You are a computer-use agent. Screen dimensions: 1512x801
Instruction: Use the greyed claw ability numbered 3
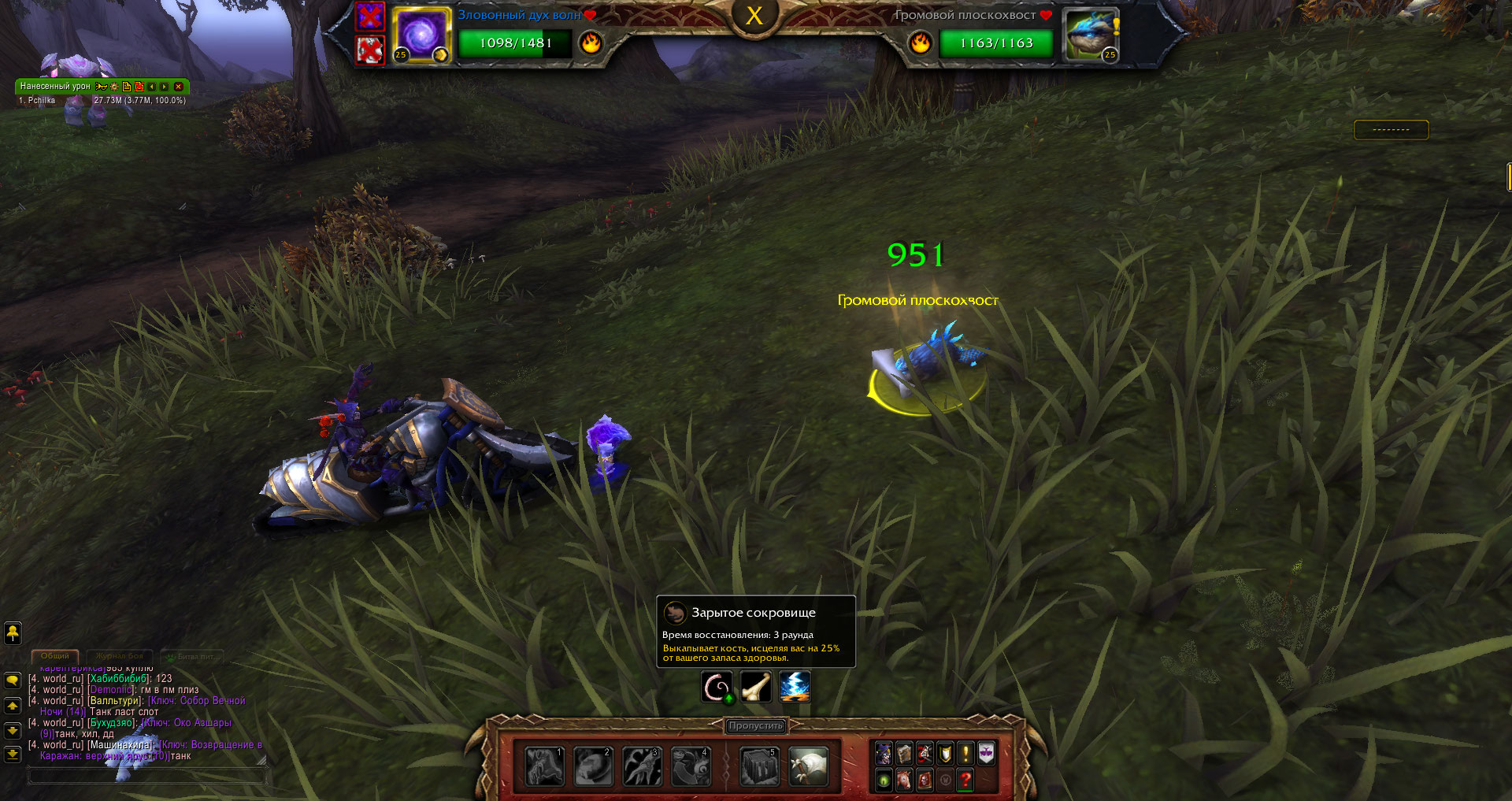point(642,766)
